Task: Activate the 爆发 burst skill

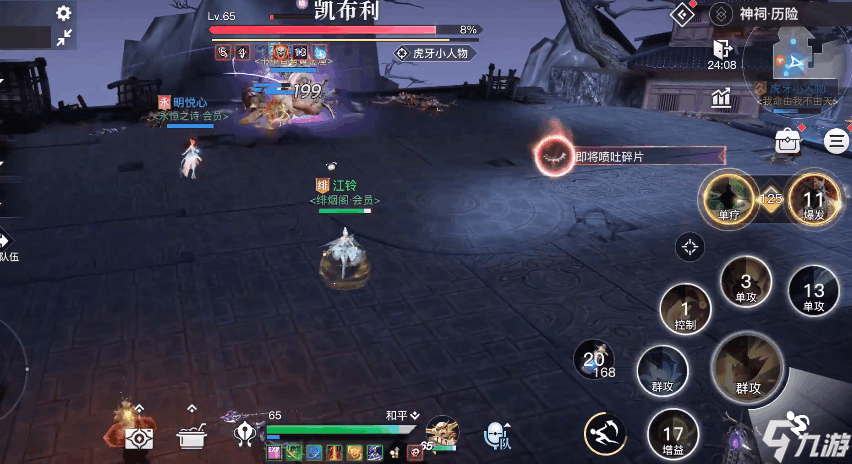Action: [x=813, y=195]
